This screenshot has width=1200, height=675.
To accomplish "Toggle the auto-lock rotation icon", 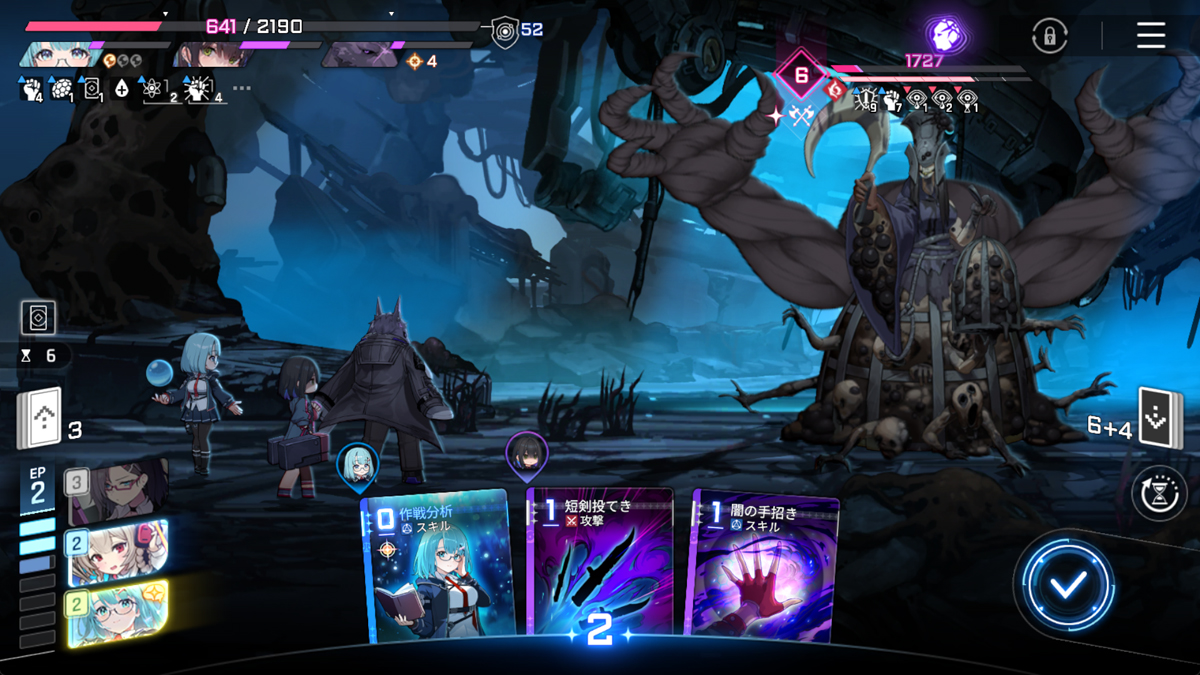I will point(1049,37).
